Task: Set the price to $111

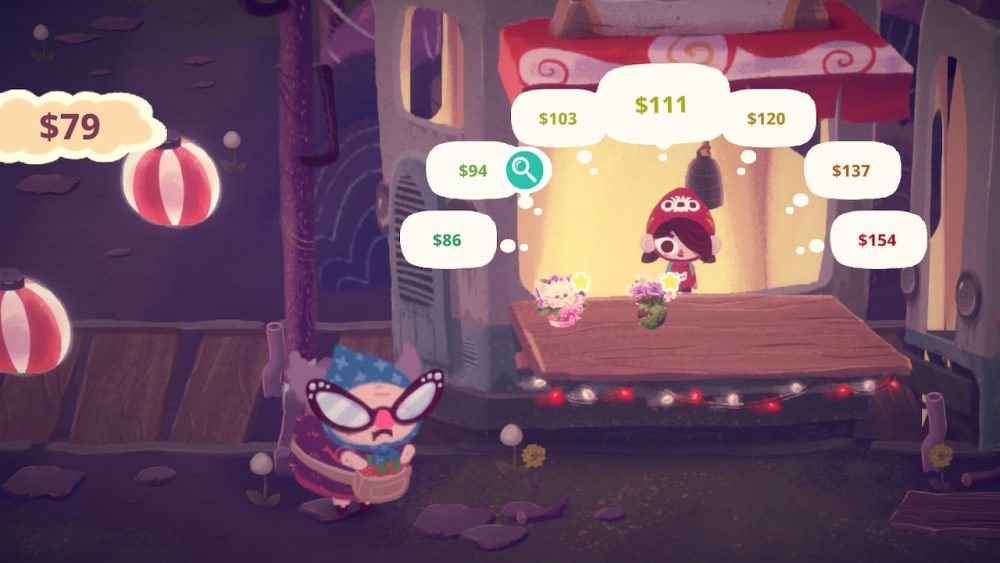Action: coord(661,105)
